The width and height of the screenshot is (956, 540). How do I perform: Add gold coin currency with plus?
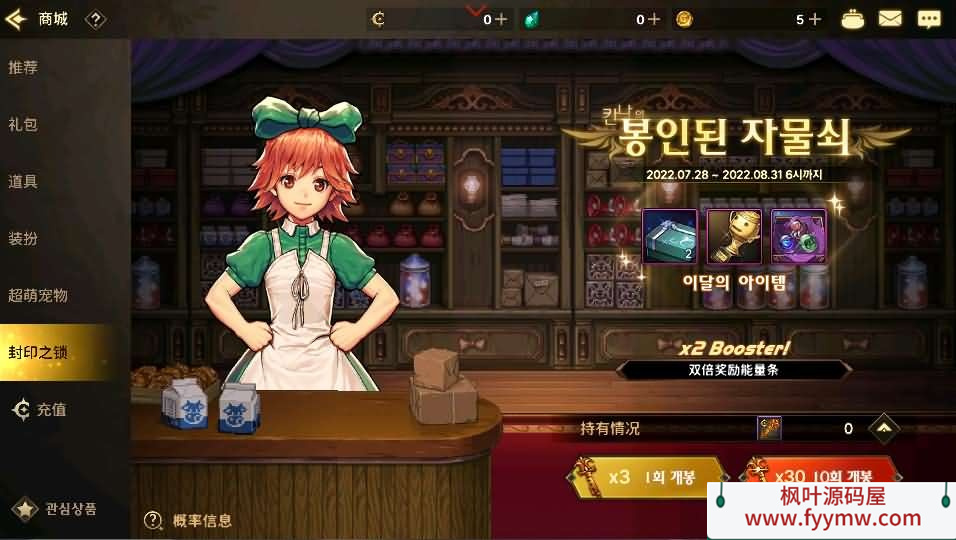(814, 19)
